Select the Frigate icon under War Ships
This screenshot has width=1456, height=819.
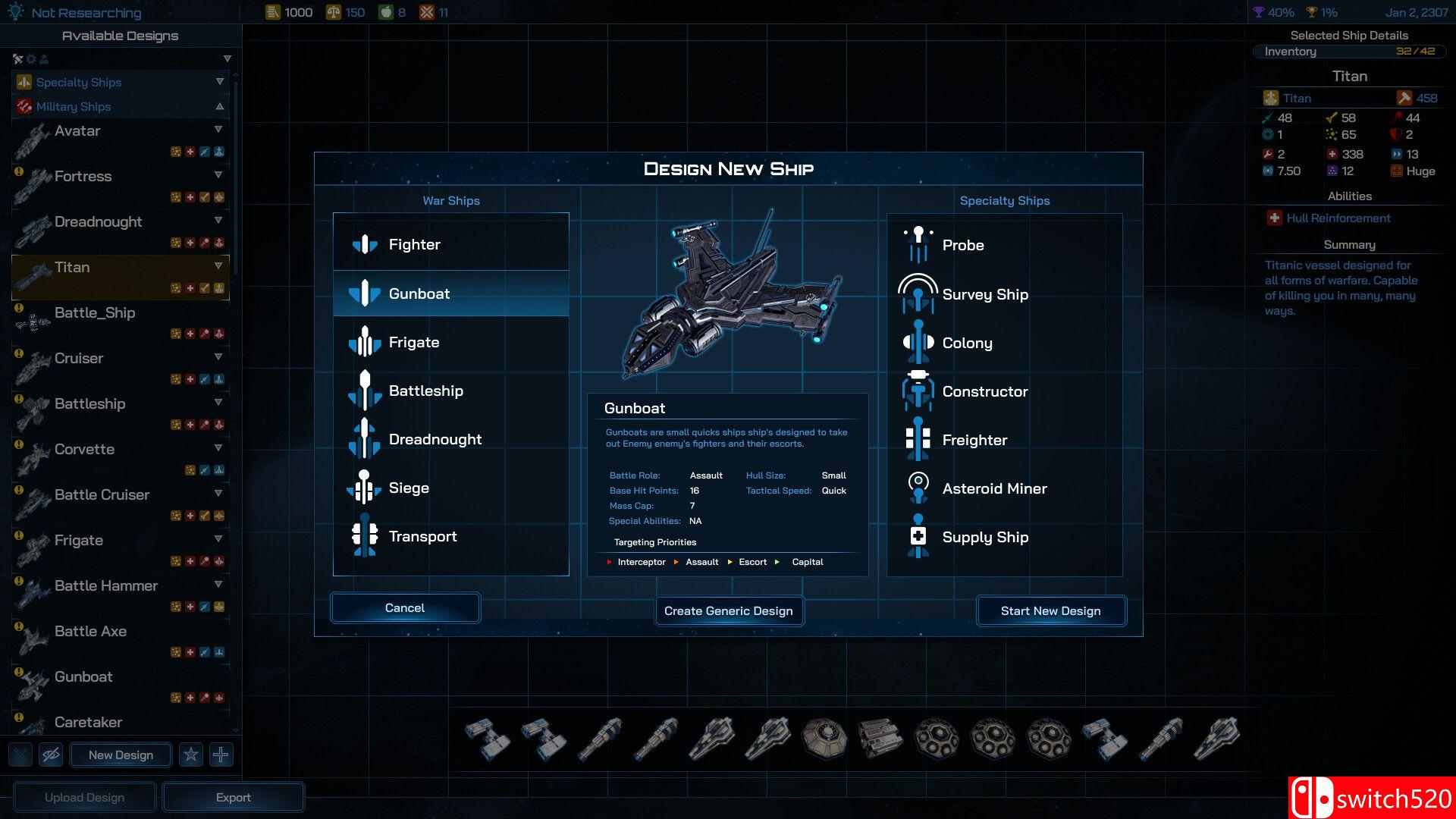tap(365, 342)
